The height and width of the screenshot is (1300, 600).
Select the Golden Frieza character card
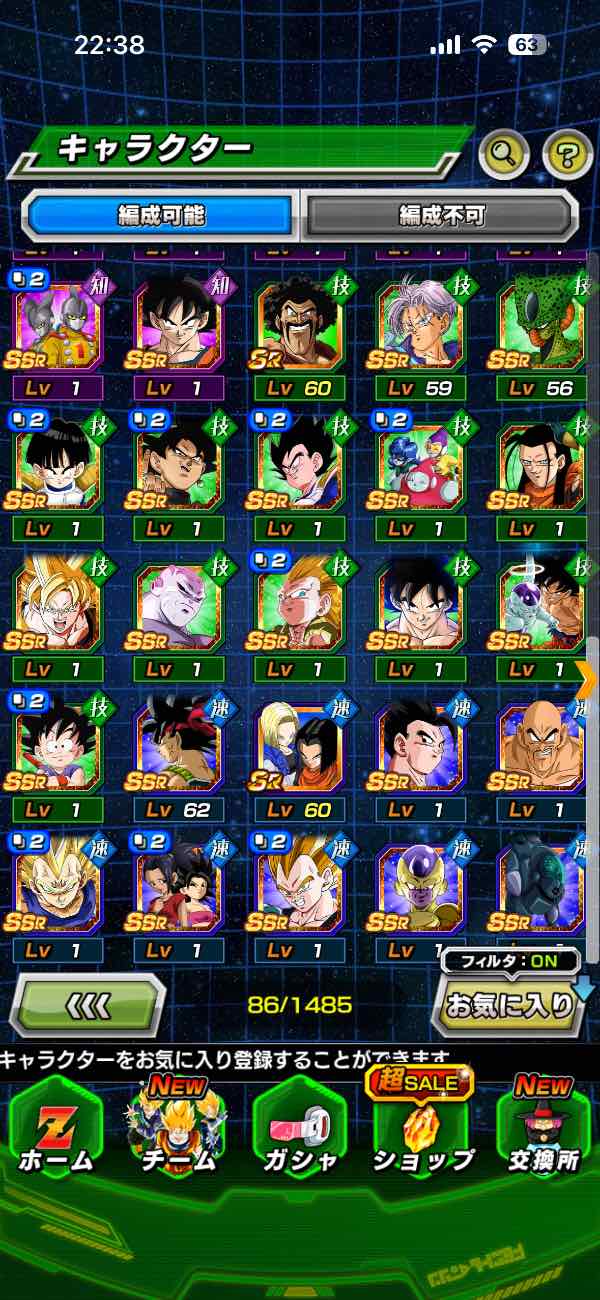pos(420,888)
